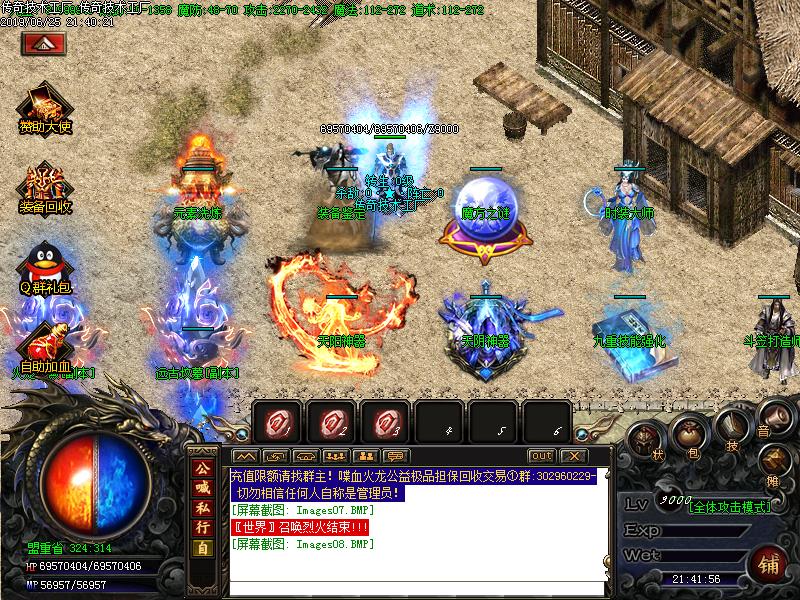800x600 pixels.
Task: Switch to the 喊 shout chat channel
Action: click(203, 496)
